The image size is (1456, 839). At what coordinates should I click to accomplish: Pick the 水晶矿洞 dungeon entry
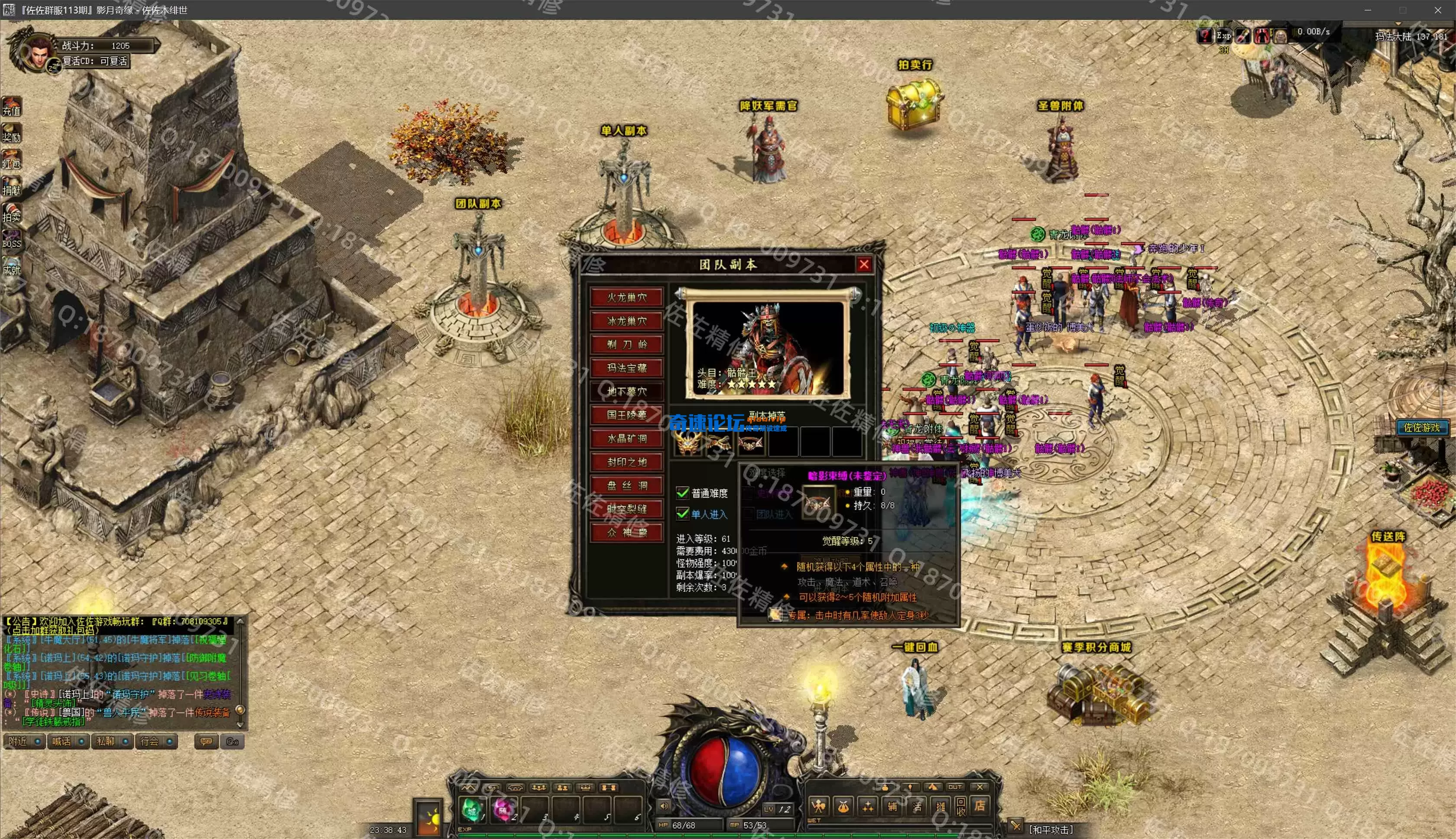(x=627, y=439)
